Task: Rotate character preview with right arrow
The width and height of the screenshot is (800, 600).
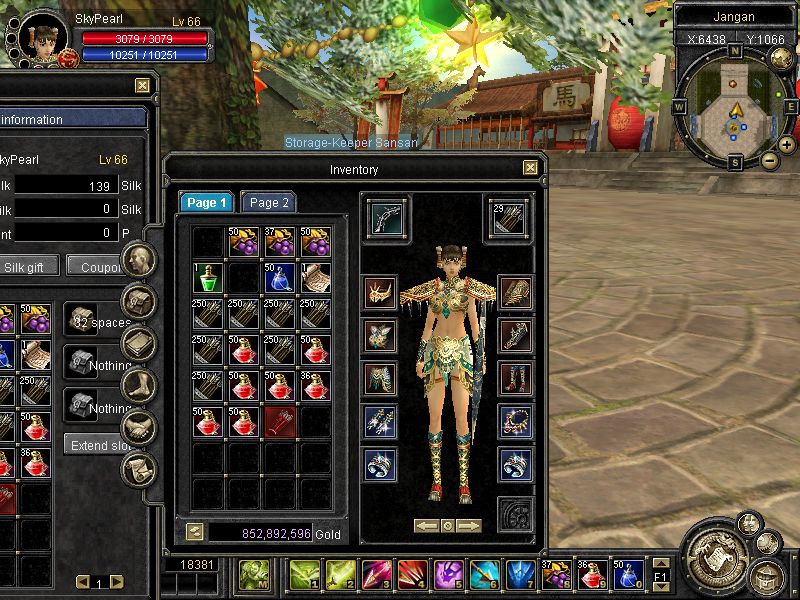Action: pyautogui.click(x=469, y=525)
